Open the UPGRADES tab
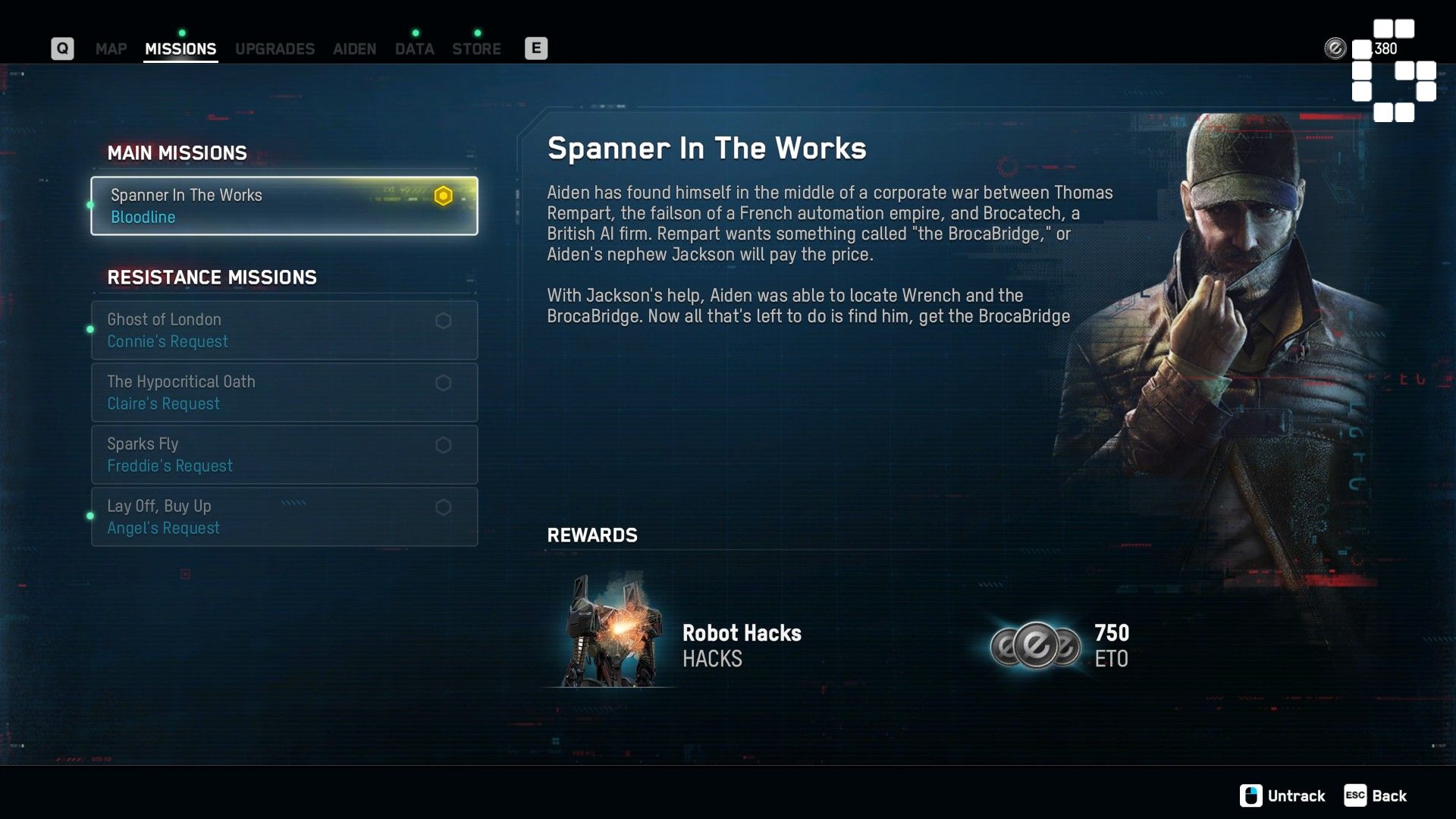Viewport: 1456px width, 819px height. tap(275, 49)
